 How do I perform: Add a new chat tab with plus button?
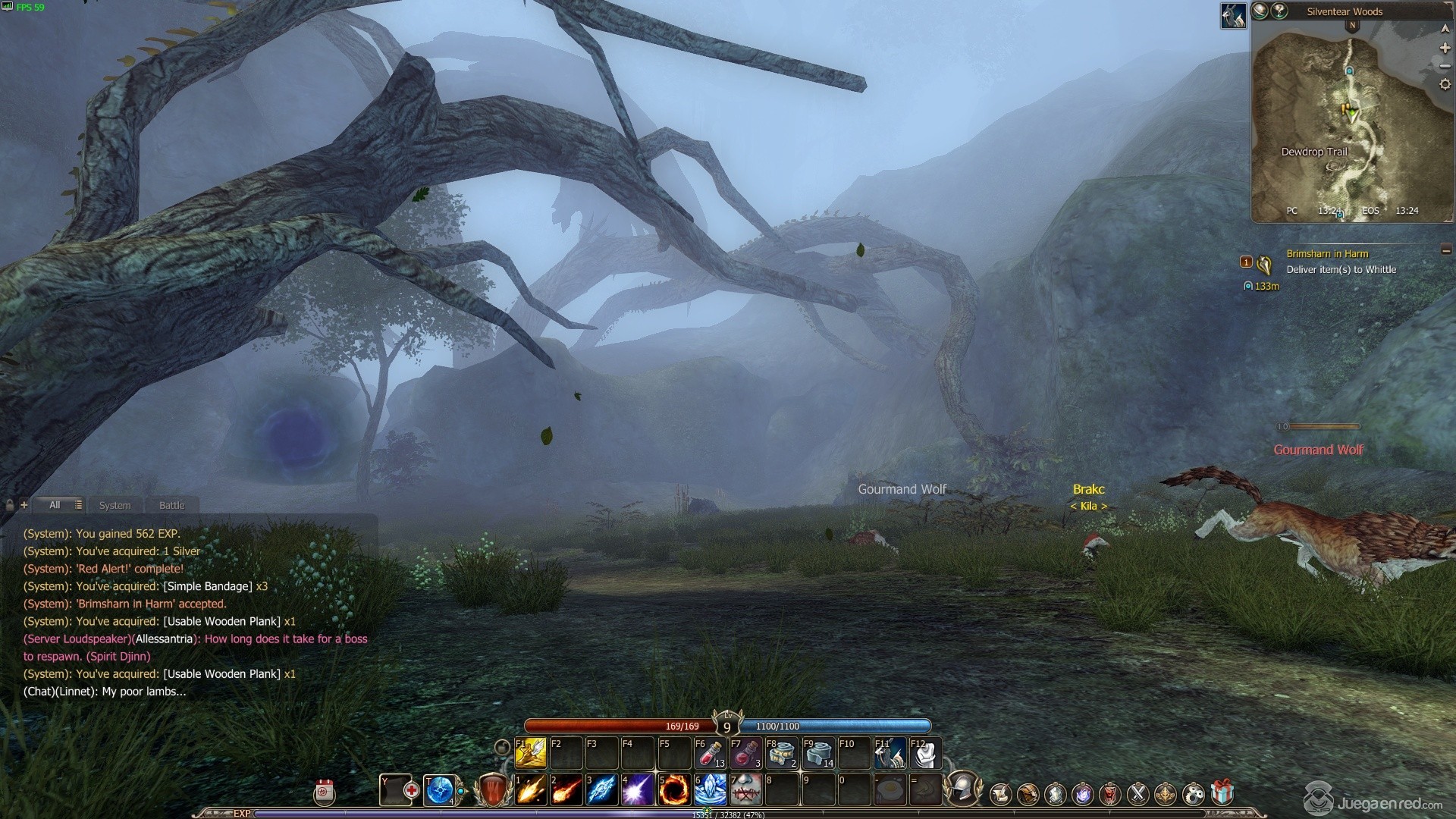pyautogui.click(x=24, y=504)
